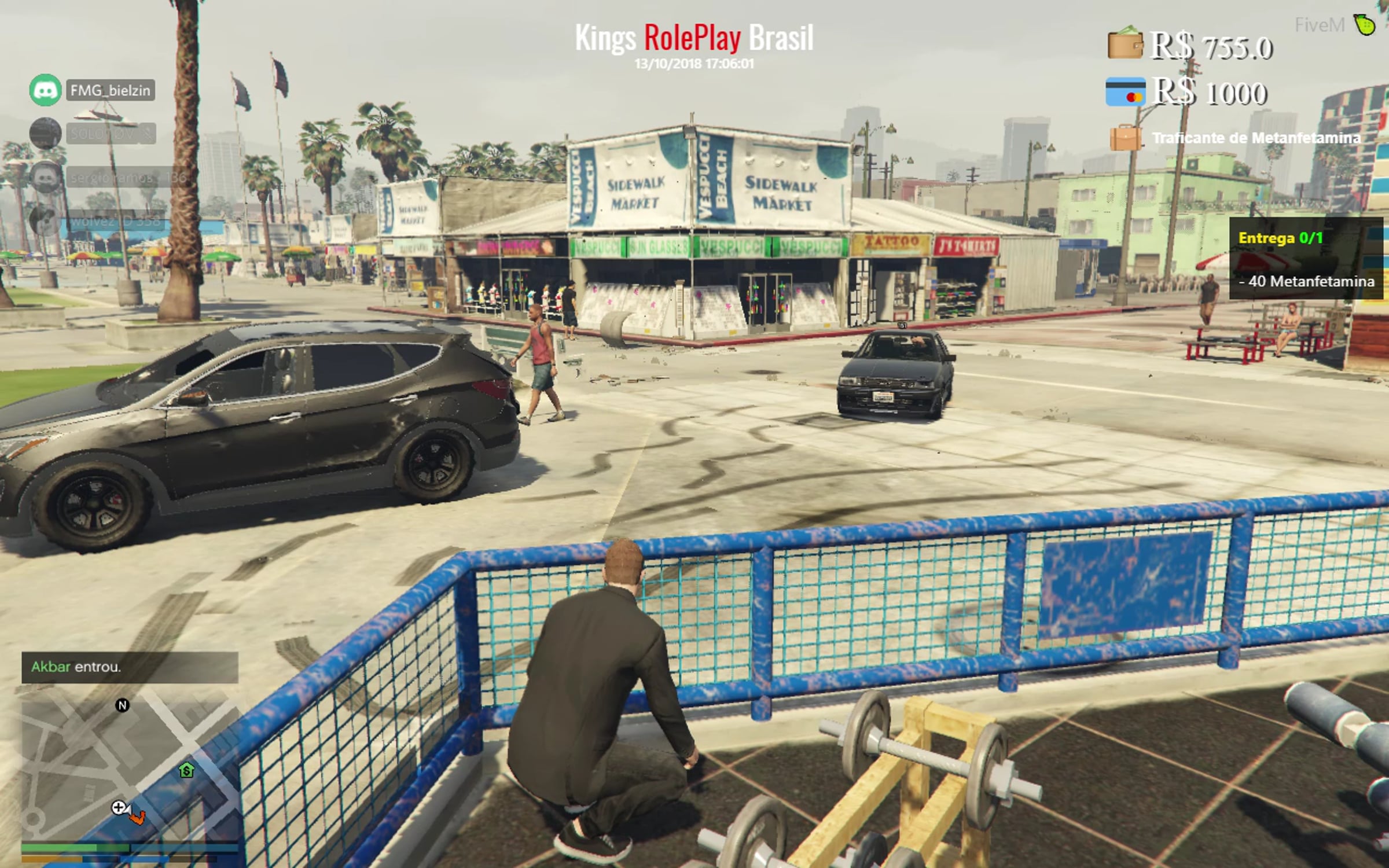Select the briefcase job icon
Viewport: 1389px width, 868px height.
1125,138
